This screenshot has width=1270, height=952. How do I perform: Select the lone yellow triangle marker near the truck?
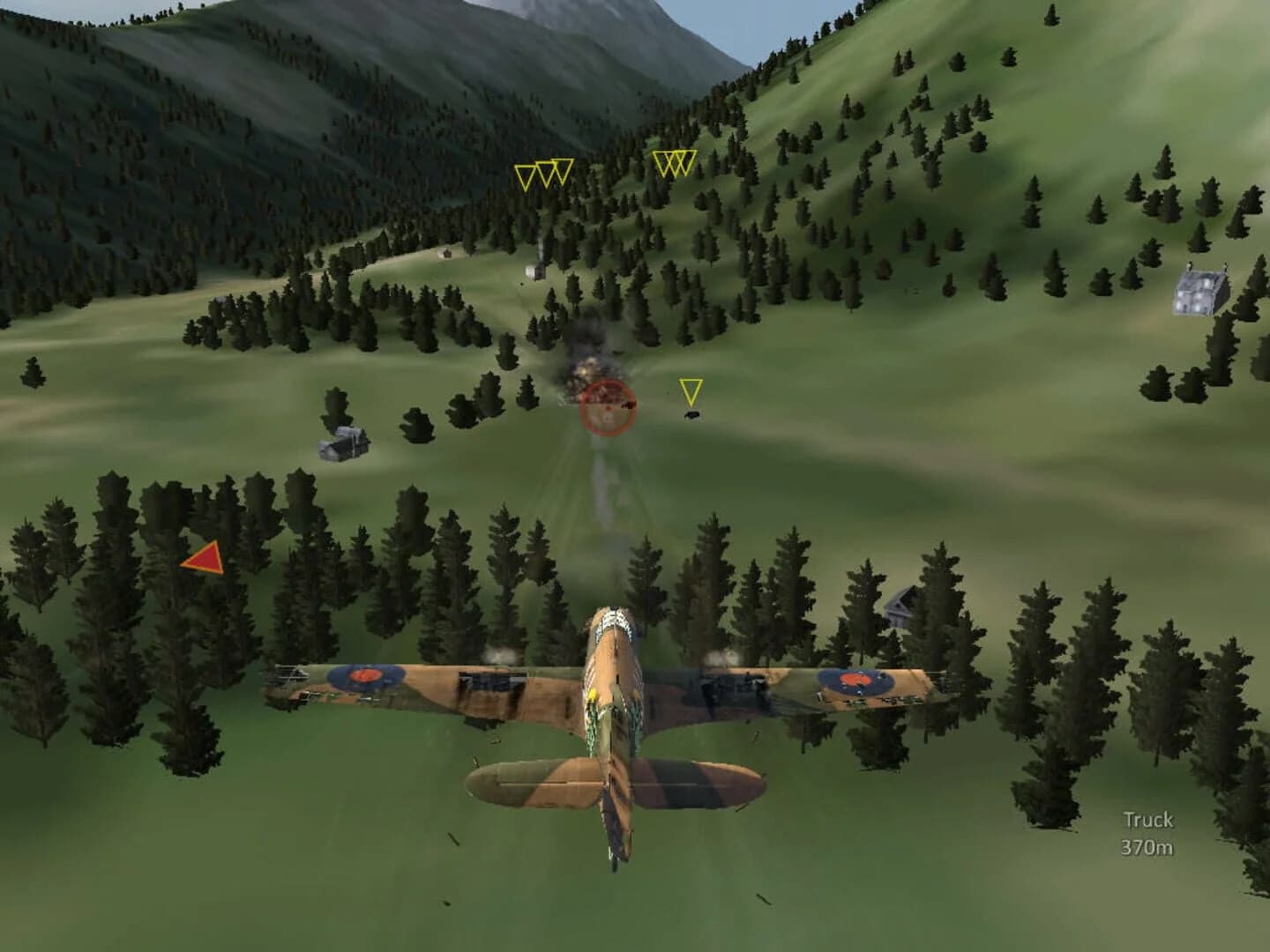691,390
